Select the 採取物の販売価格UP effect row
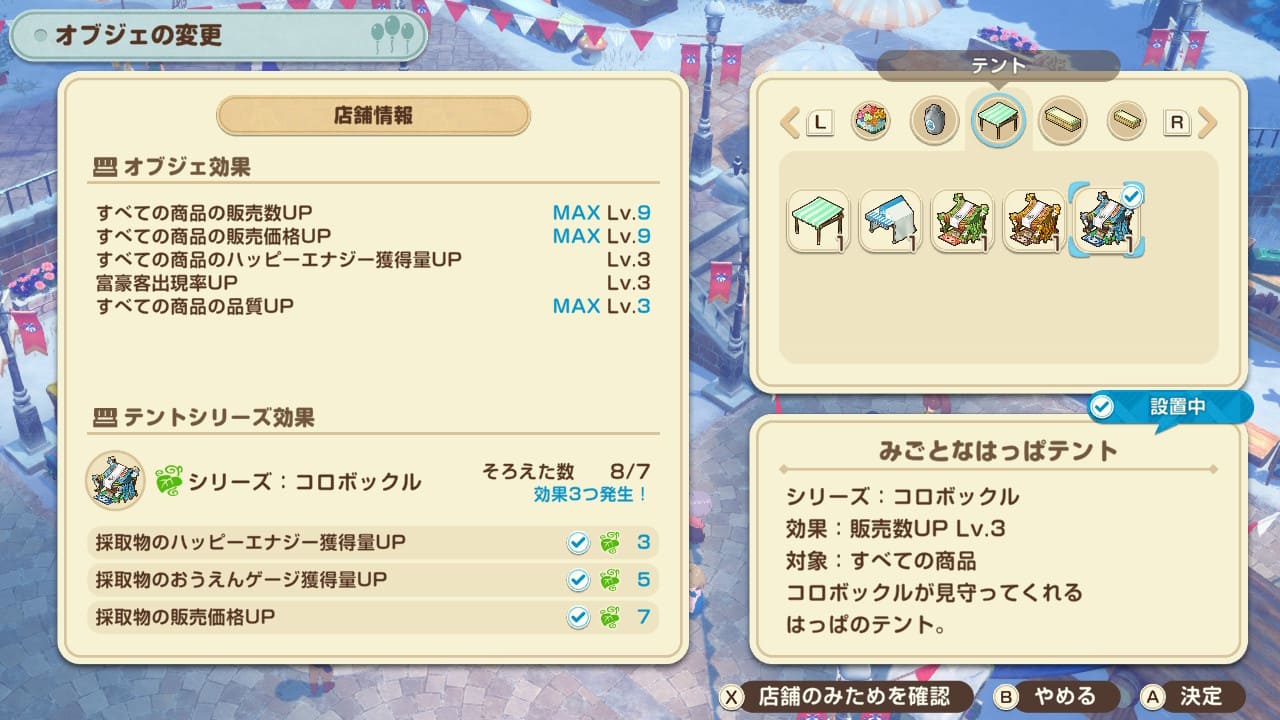The width and height of the screenshot is (1280, 720). click(372, 617)
